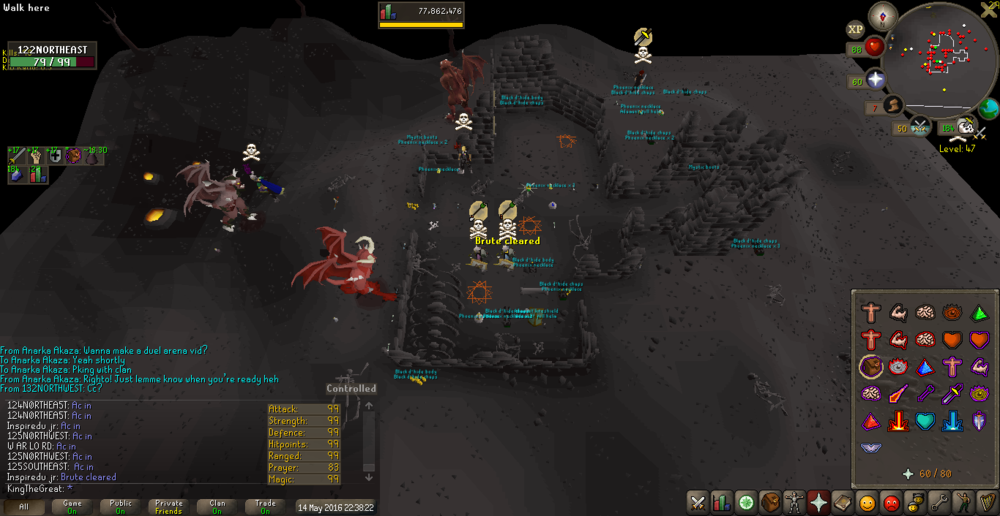Toggle the Trade chat filter
This screenshot has width=1000, height=516.
tap(265, 507)
